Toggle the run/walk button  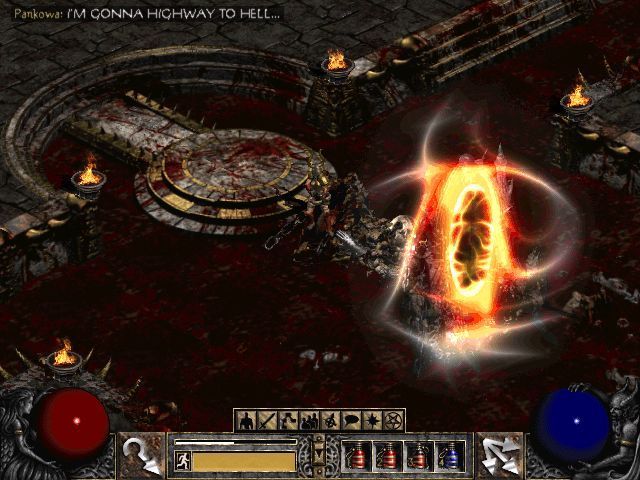point(183,461)
